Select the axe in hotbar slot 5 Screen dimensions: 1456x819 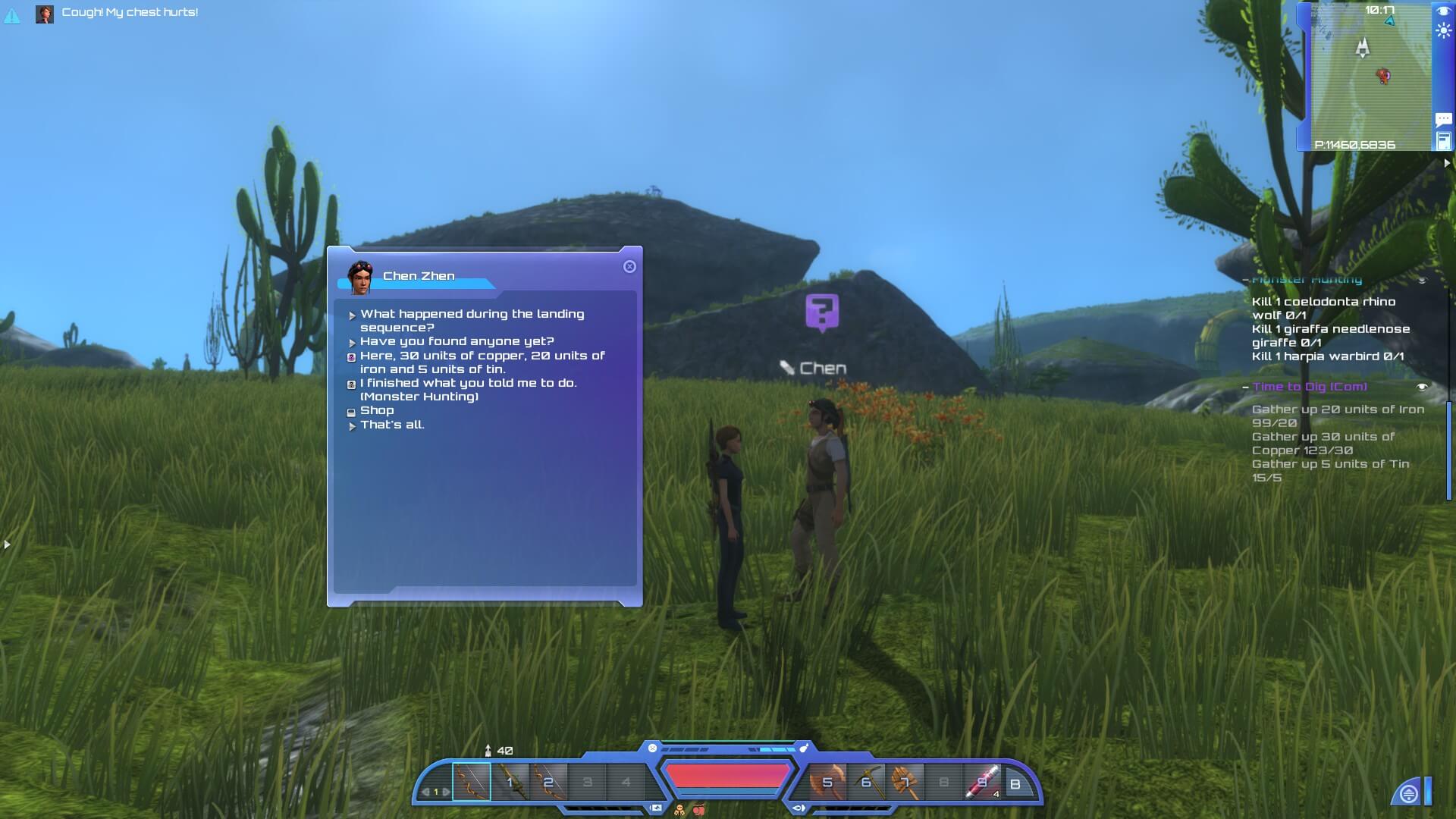point(827,782)
